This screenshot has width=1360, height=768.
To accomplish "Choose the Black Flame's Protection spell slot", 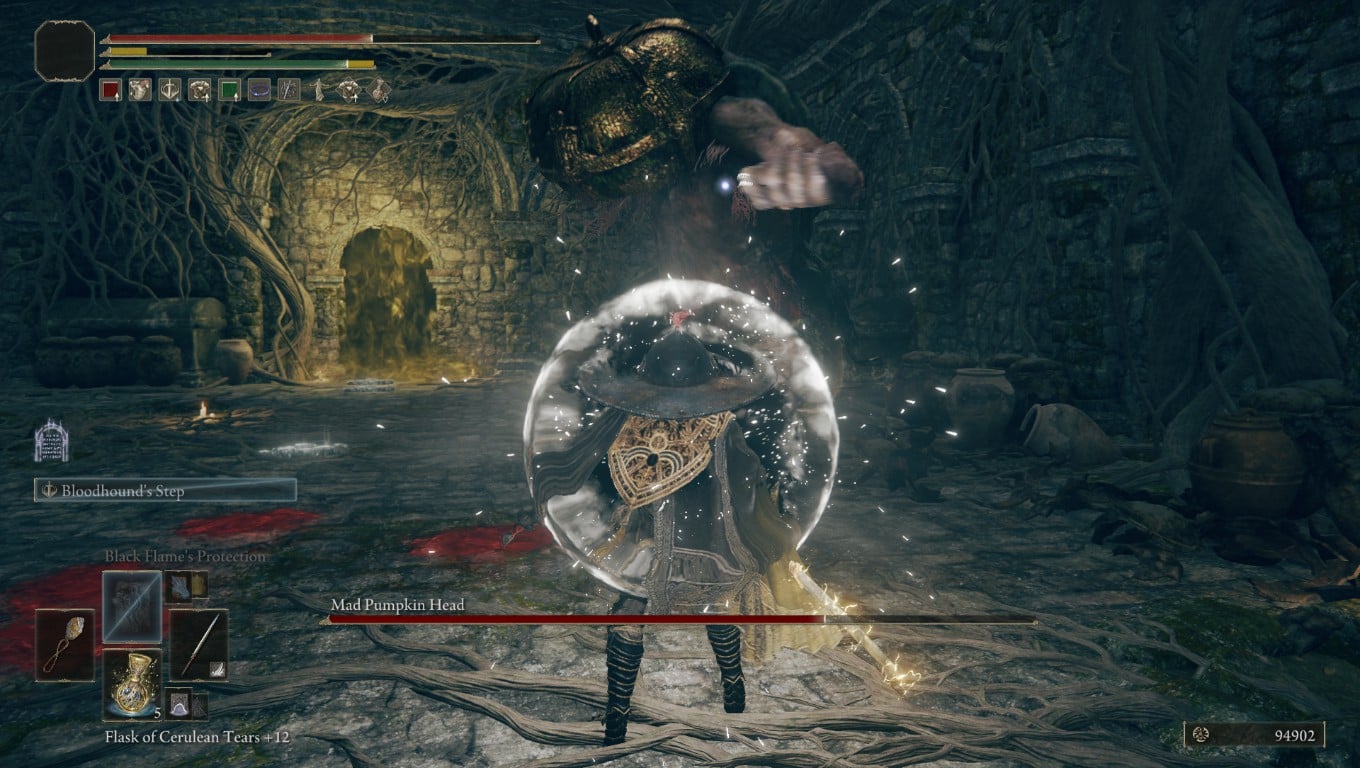I will tap(131, 606).
